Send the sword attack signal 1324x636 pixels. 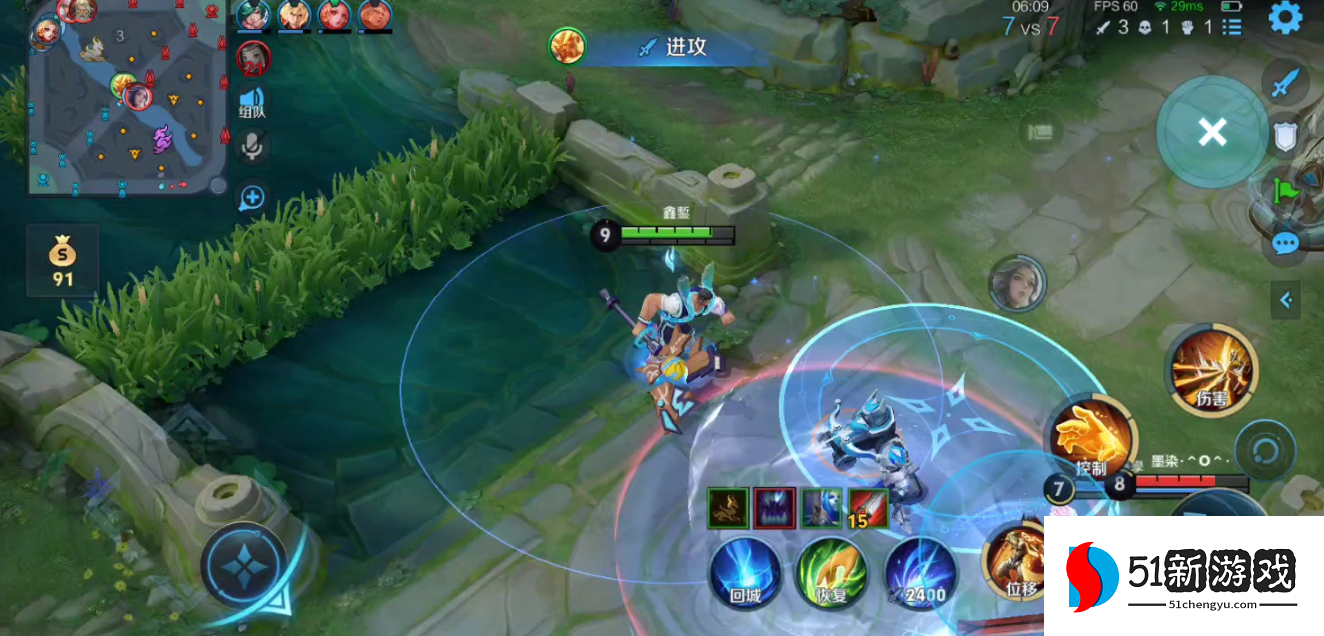1285,83
